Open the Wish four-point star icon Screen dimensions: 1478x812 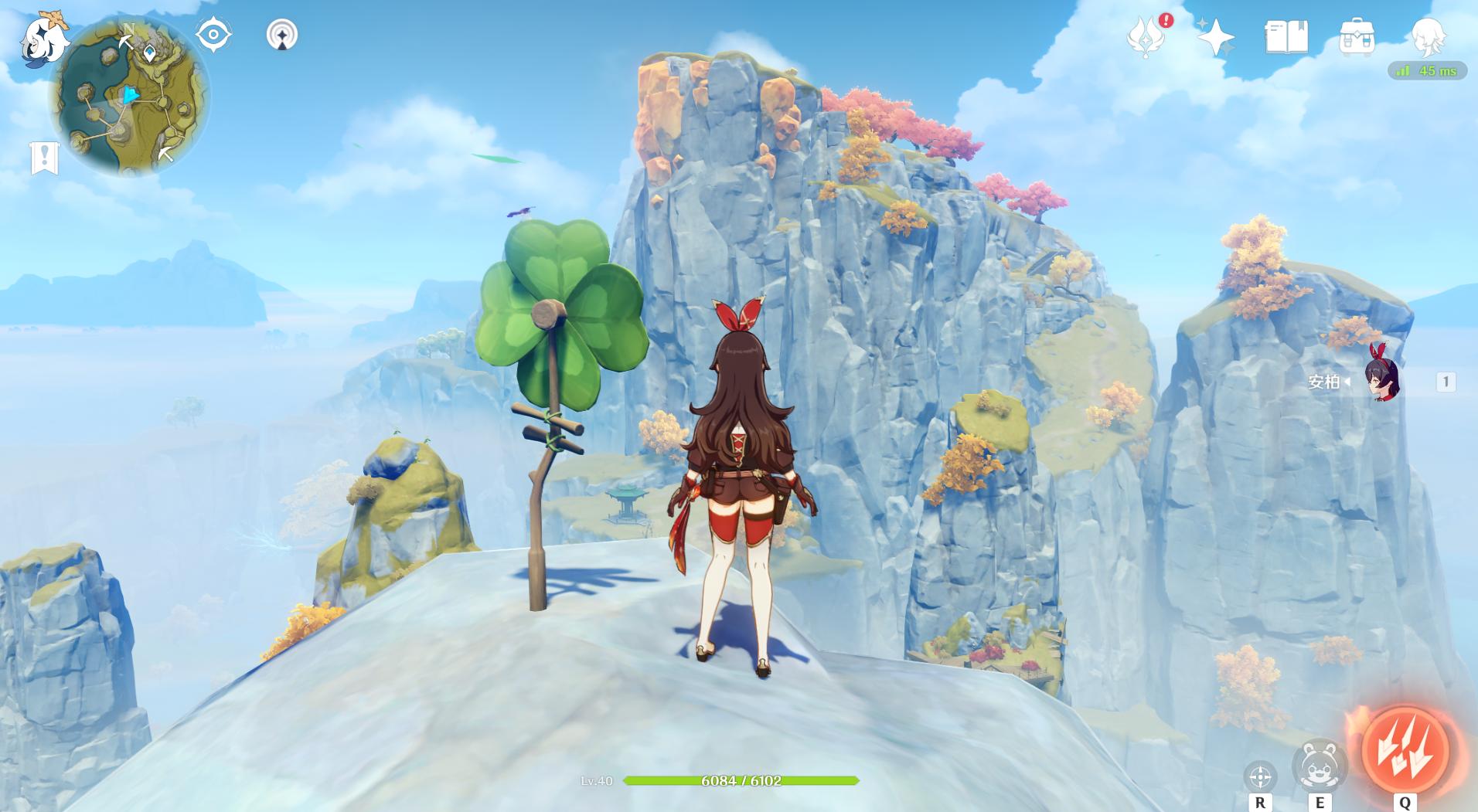pyautogui.click(x=1215, y=36)
